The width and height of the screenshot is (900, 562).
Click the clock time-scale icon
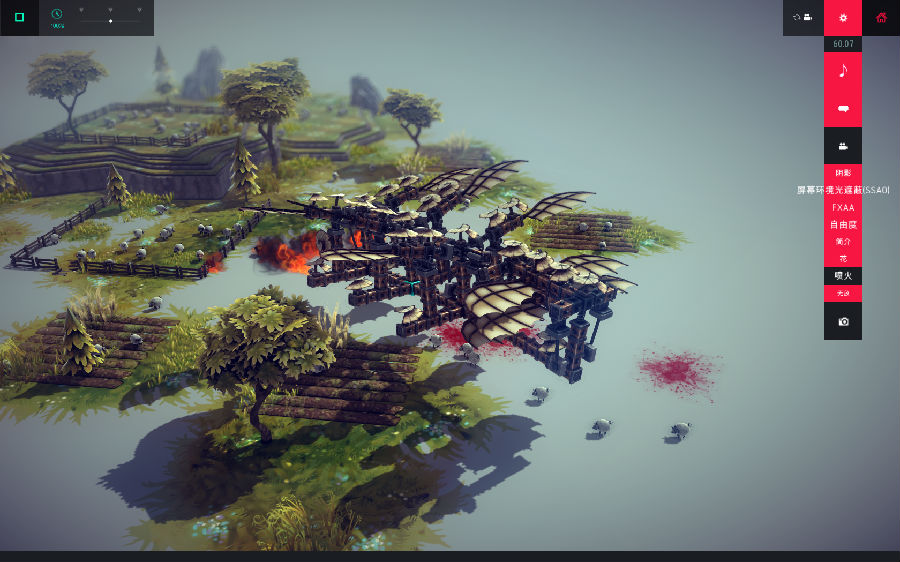(x=57, y=15)
